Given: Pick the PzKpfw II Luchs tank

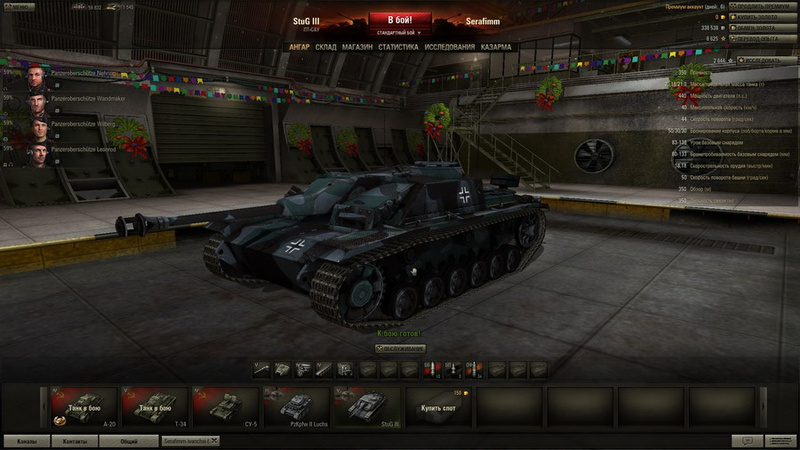Looking at the screenshot, I should point(296,407).
